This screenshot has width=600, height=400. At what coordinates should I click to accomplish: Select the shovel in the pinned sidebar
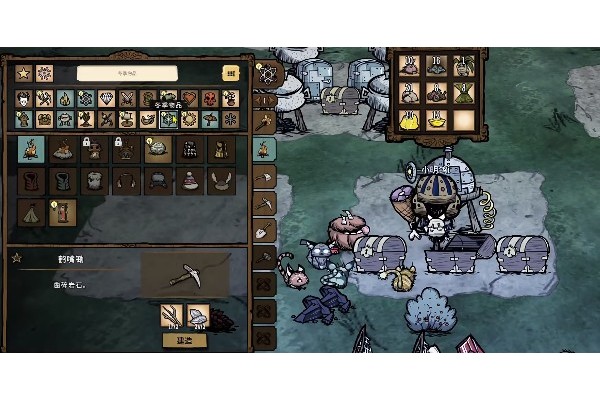pos(264,233)
